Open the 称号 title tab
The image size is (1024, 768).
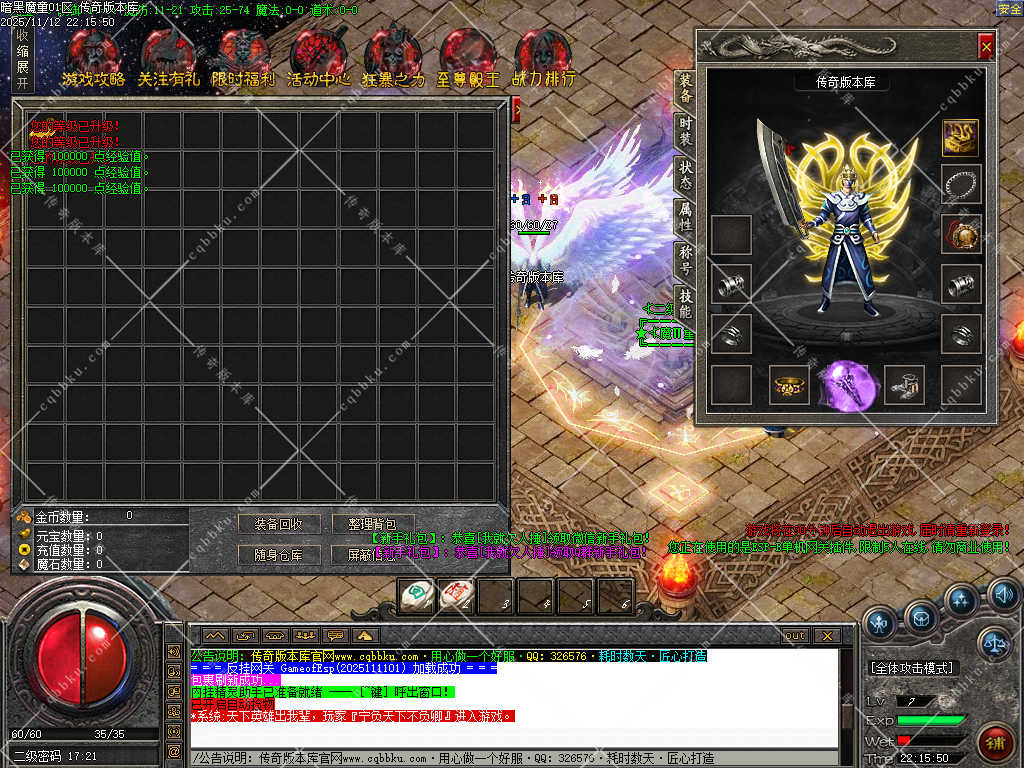(685, 259)
